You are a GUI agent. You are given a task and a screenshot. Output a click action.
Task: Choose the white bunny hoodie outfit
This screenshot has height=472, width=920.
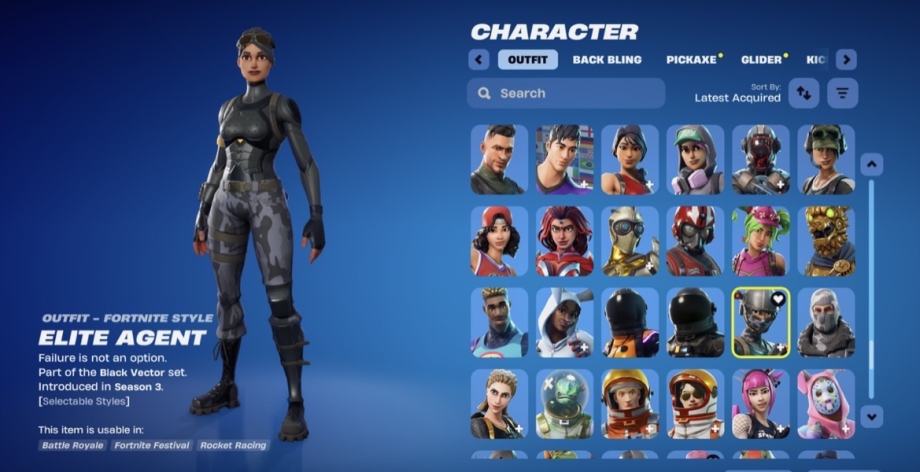tap(565, 322)
